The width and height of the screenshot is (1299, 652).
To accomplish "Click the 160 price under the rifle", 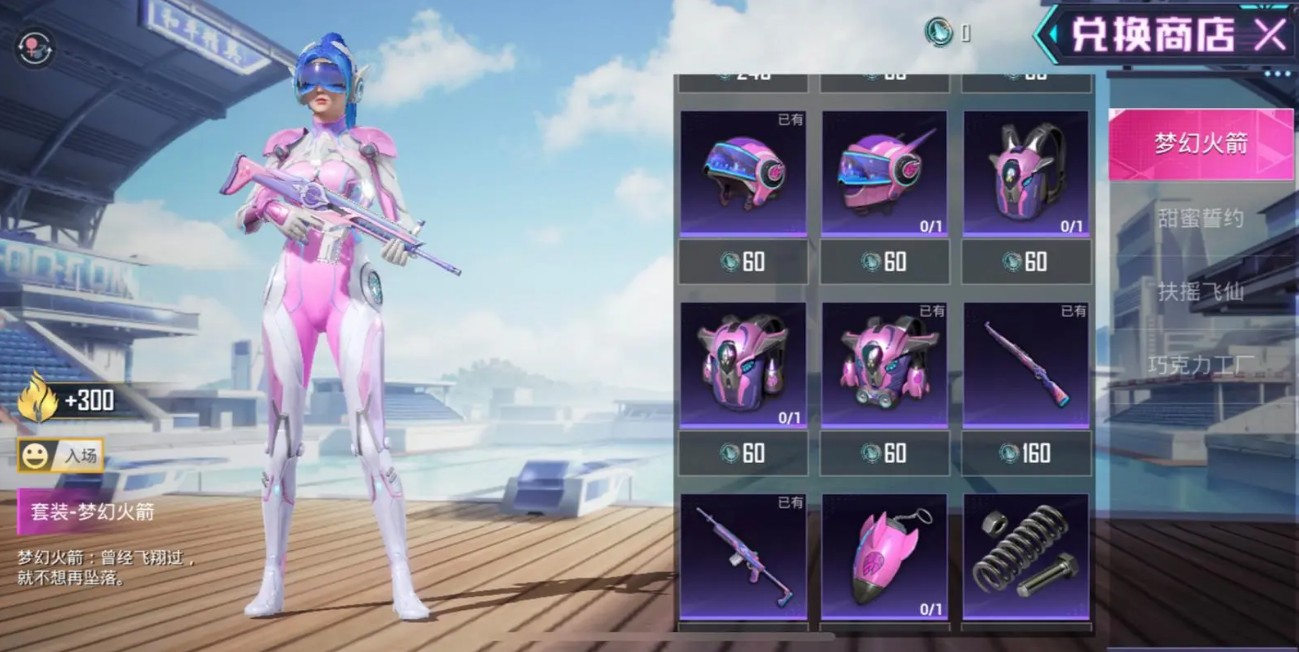I will point(1026,454).
